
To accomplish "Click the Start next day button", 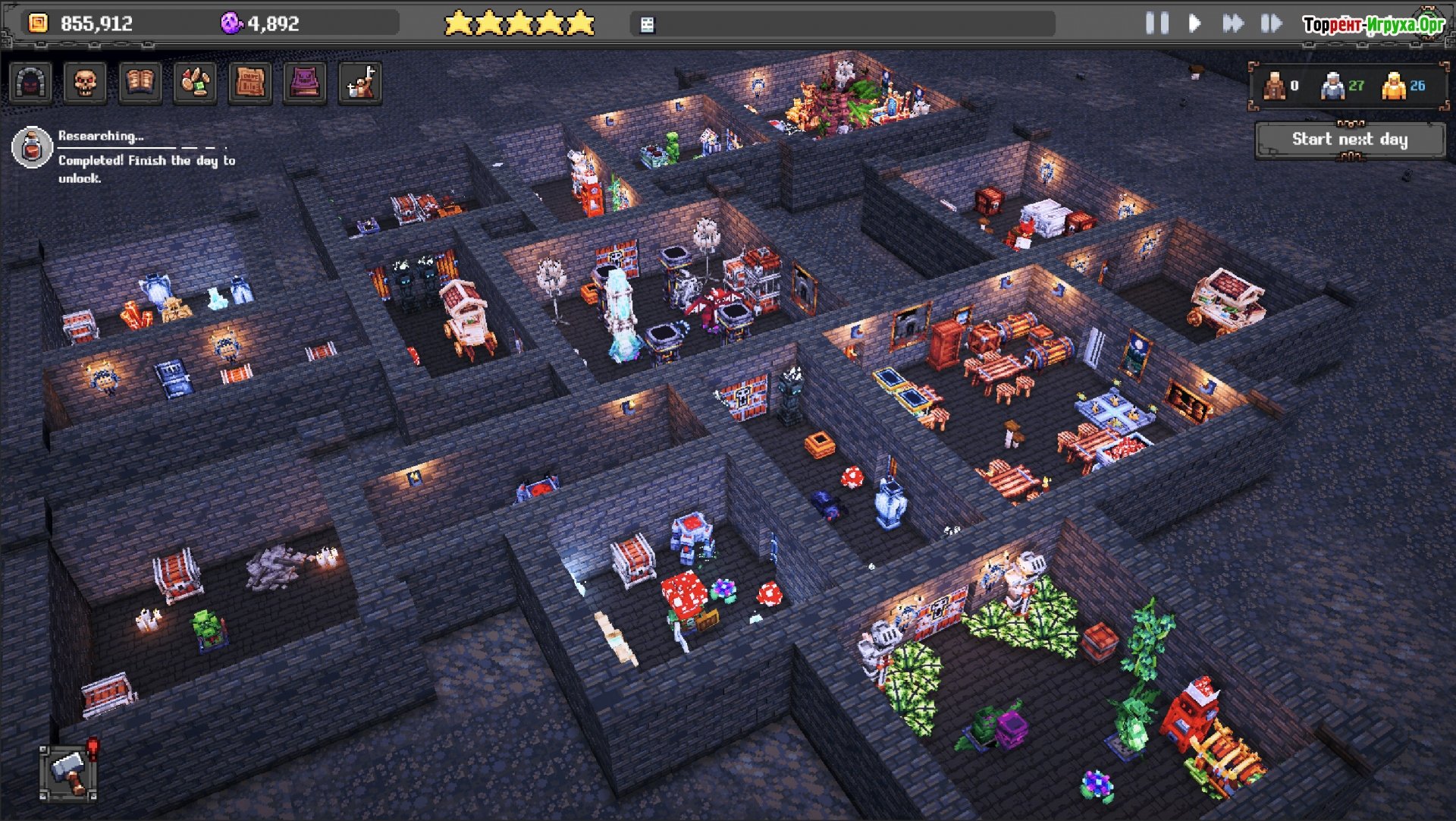I will pos(1349,140).
